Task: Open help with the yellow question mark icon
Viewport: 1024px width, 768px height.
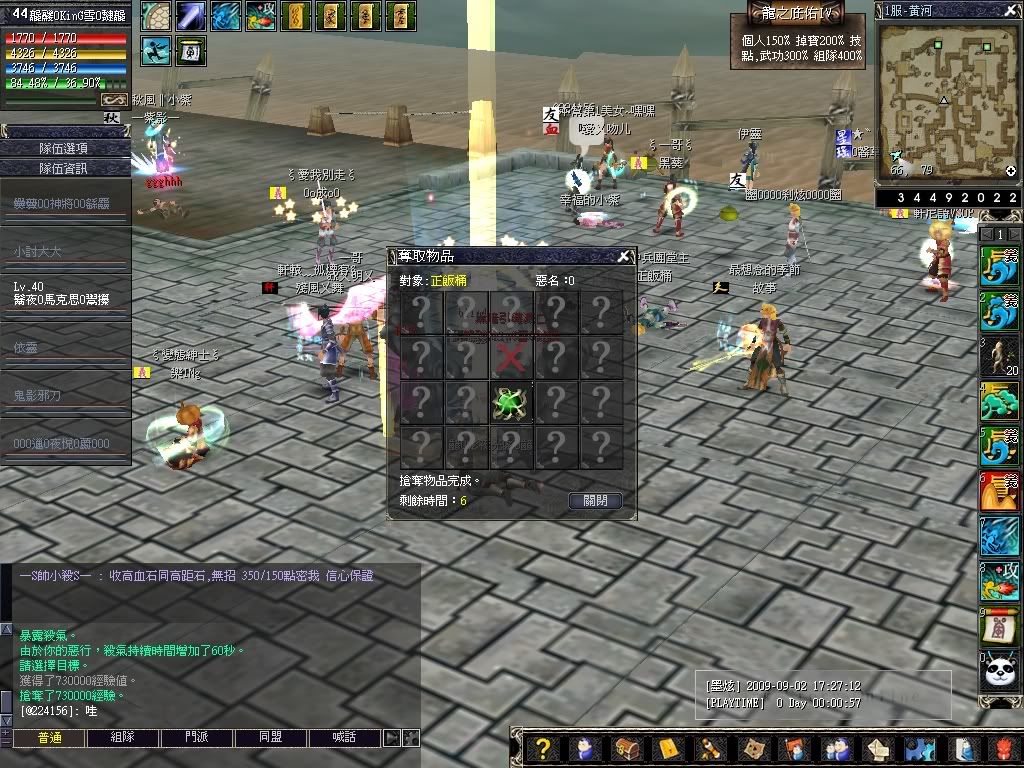Action: click(x=542, y=748)
